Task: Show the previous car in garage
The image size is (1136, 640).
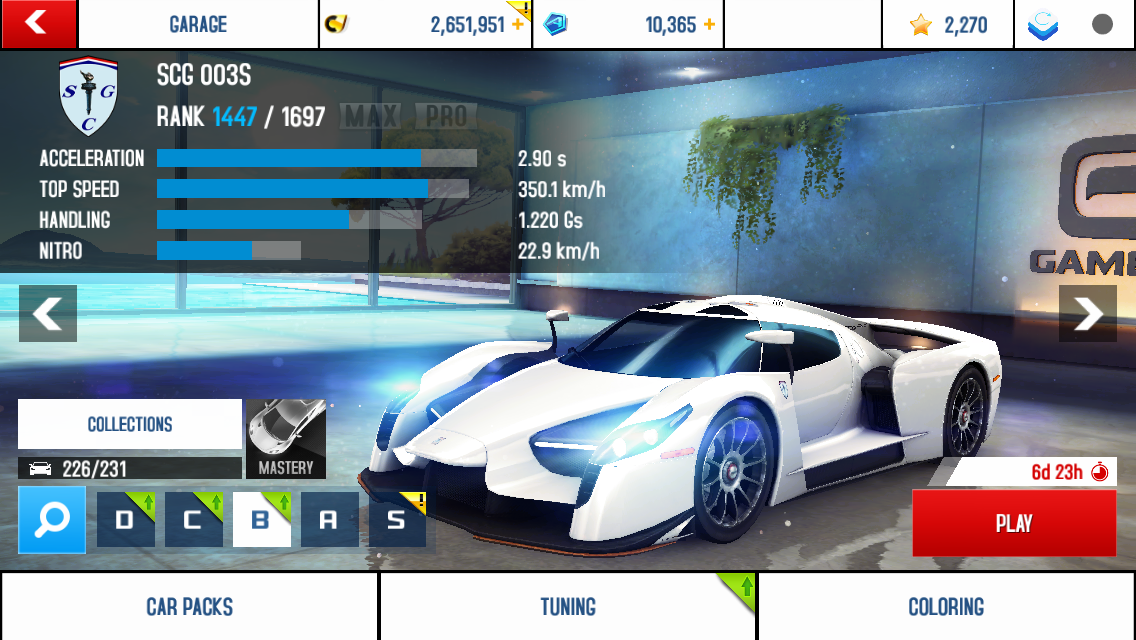Action: pos(48,314)
